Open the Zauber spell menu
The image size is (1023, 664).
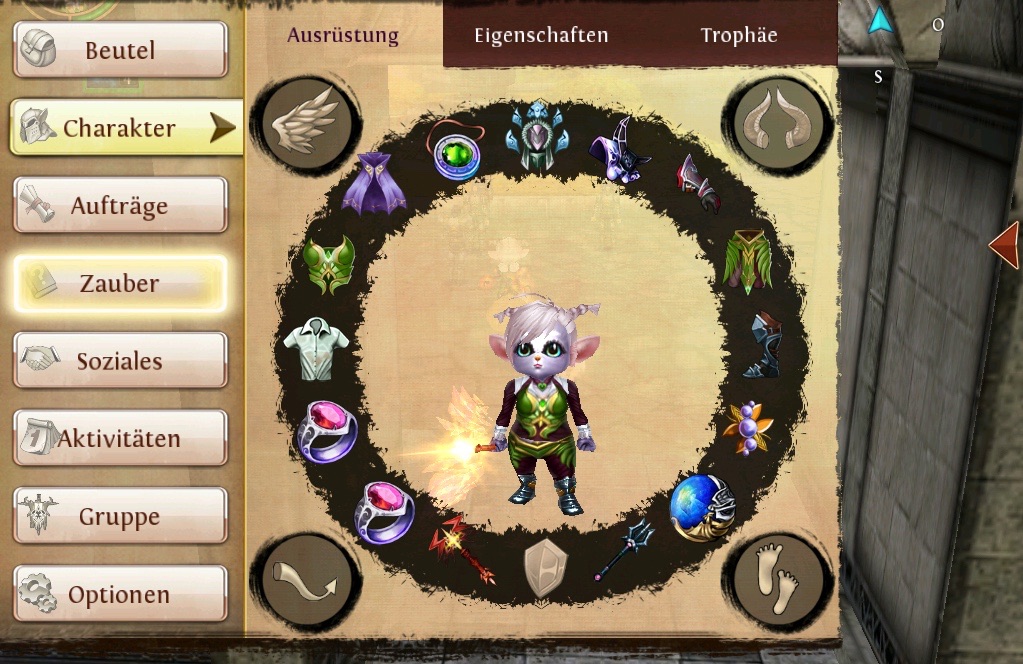coord(120,283)
